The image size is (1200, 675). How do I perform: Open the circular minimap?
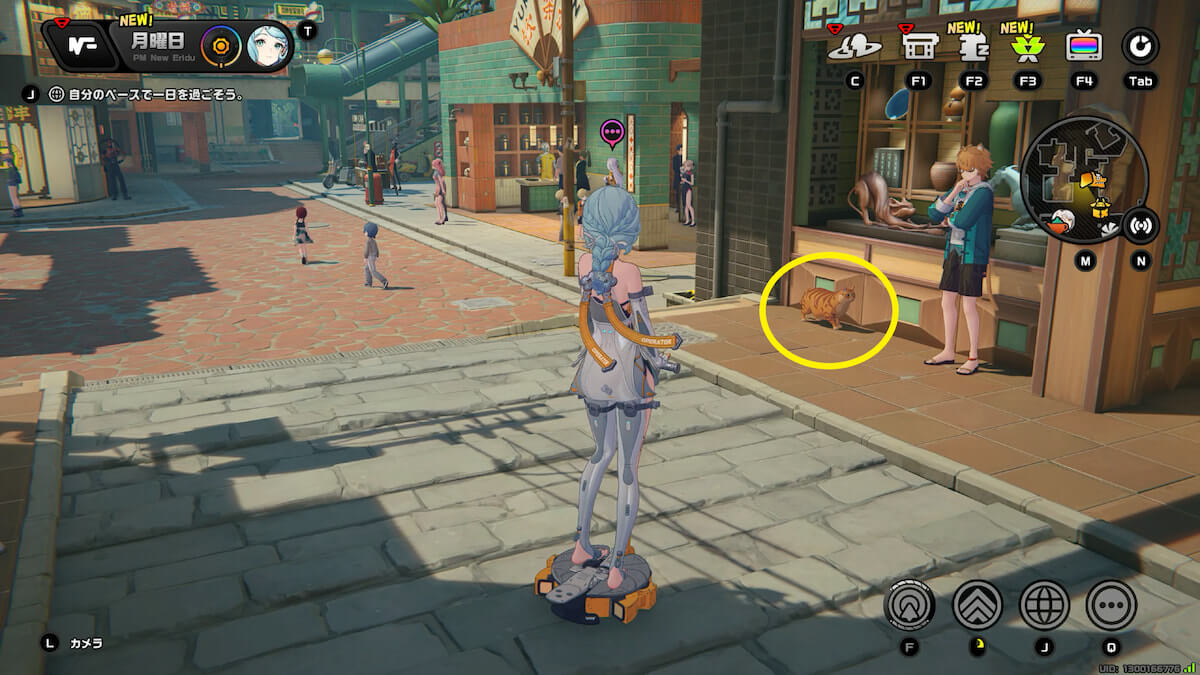(x=1083, y=180)
